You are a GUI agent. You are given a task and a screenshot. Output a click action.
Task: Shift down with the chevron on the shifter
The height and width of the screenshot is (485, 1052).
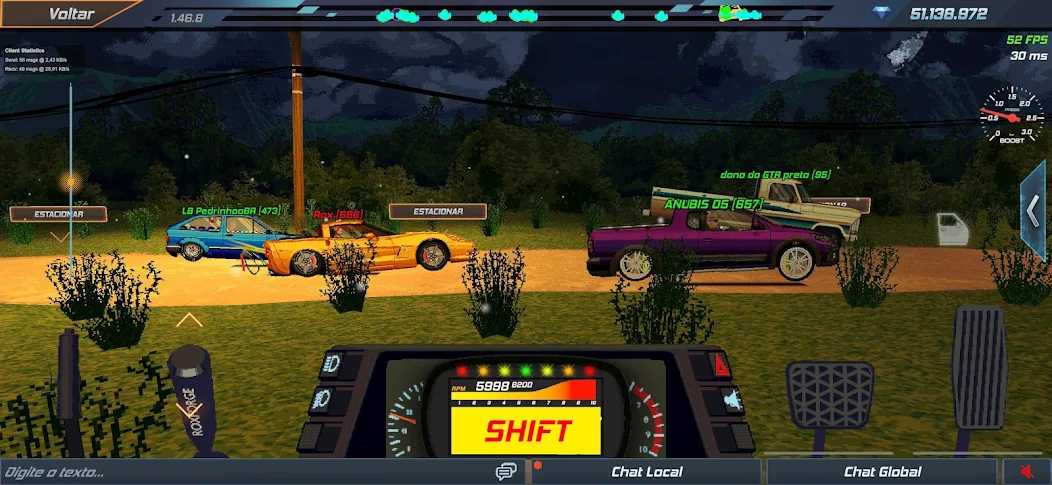(x=188, y=409)
